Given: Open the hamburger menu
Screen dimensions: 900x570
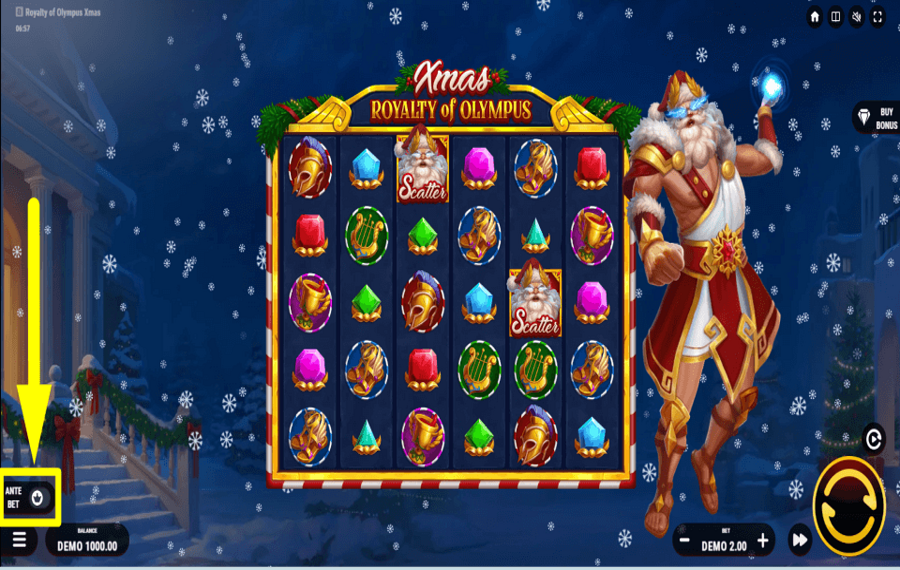Looking at the screenshot, I should [x=20, y=541].
